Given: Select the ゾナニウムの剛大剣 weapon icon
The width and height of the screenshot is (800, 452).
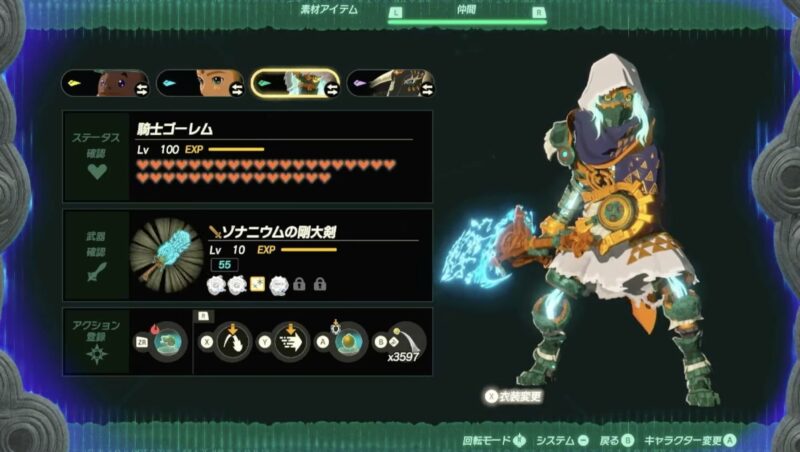Looking at the screenshot, I should click(x=167, y=255).
